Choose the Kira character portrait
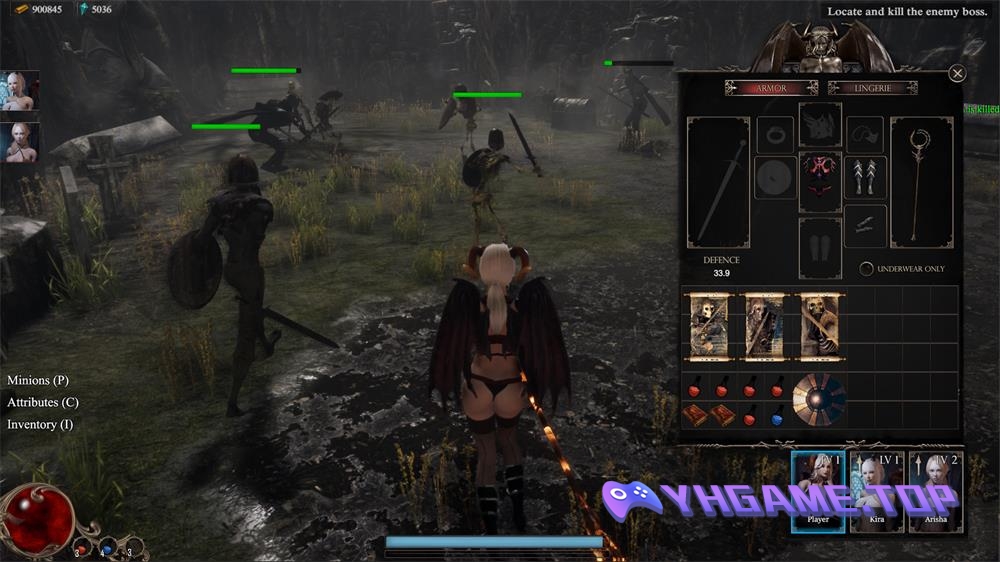The width and height of the screenshot is (1000, 562). 877,490
